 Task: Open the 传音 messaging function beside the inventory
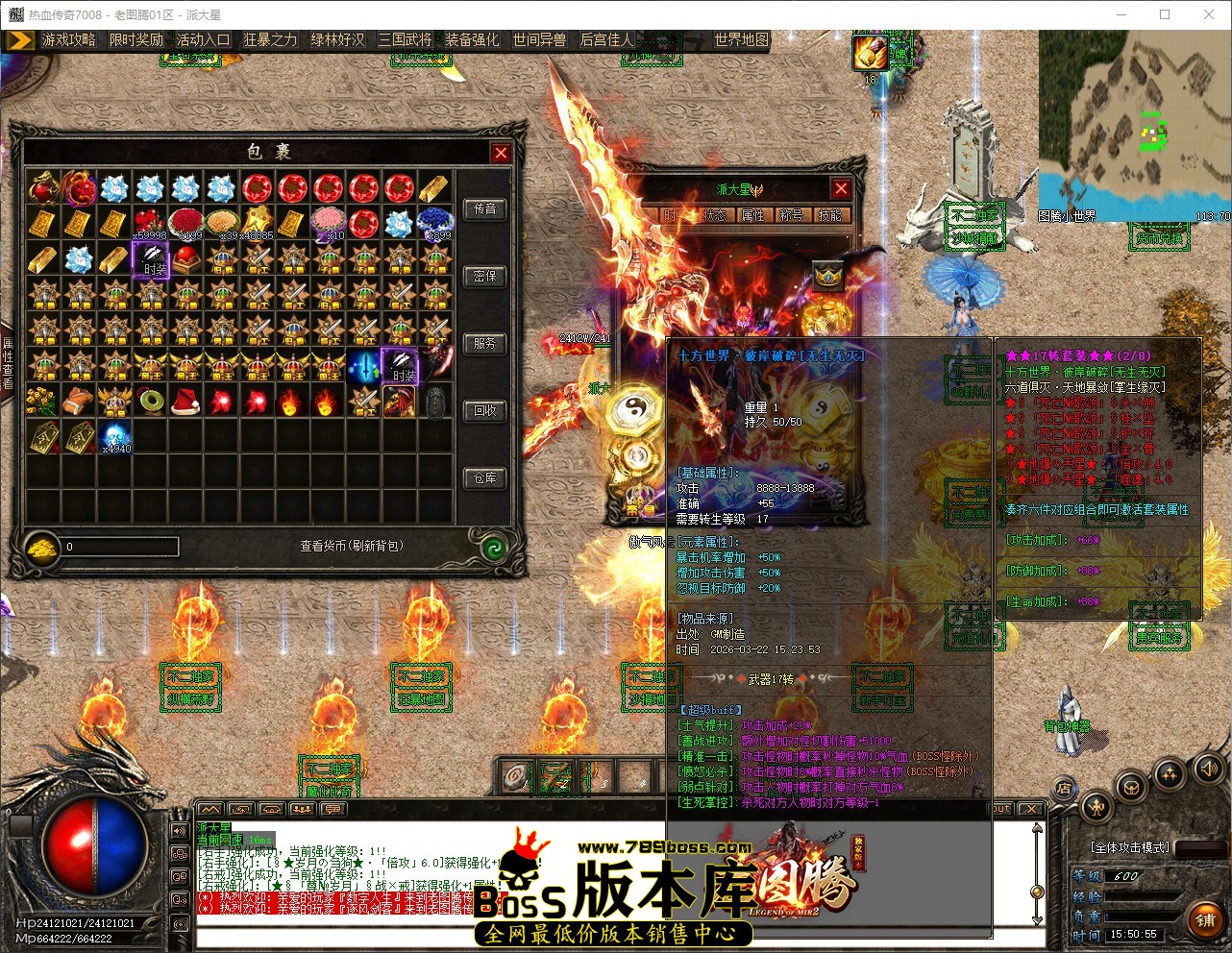485,210
